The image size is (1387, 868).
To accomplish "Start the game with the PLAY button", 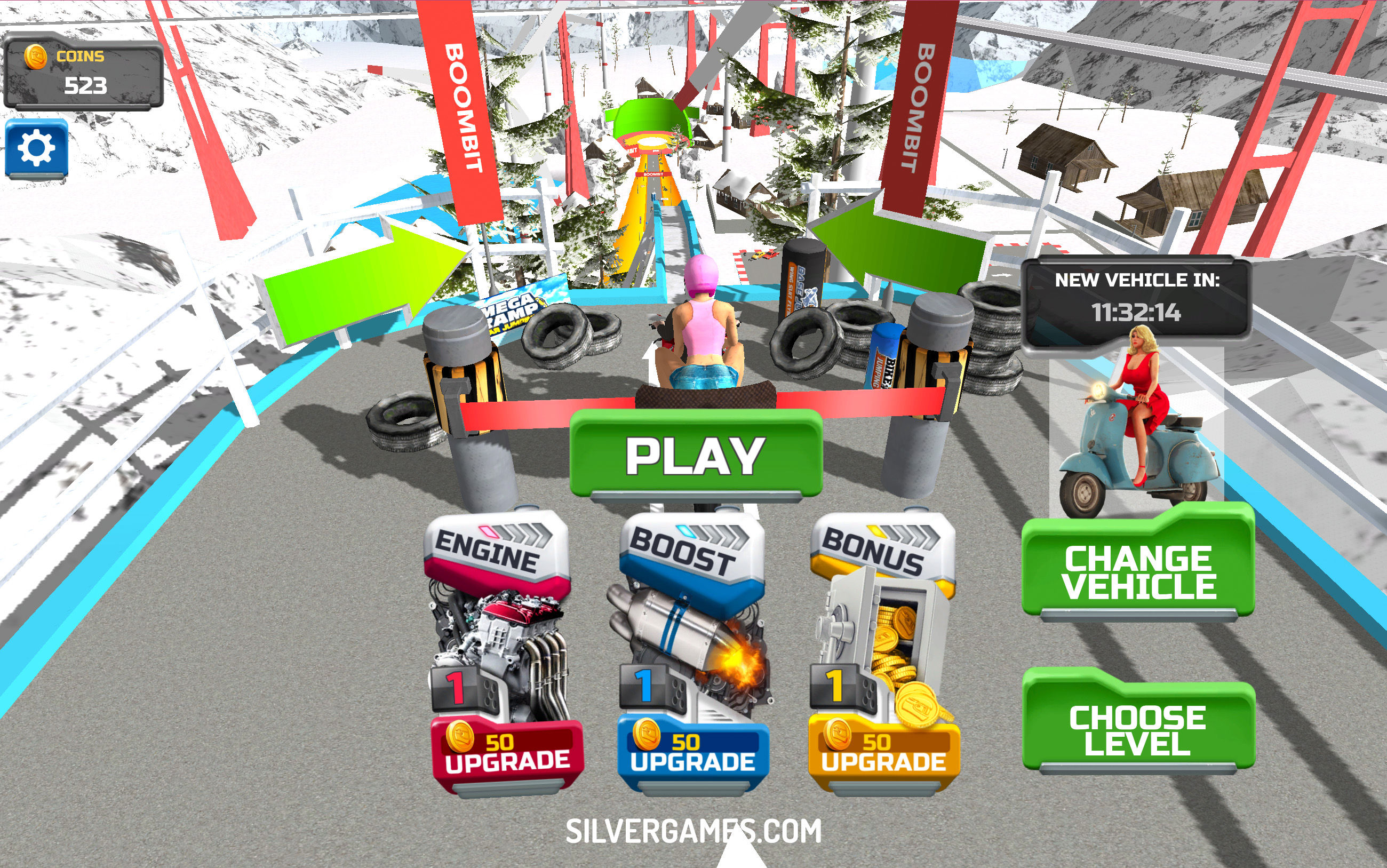I will (x=695, y=455).
